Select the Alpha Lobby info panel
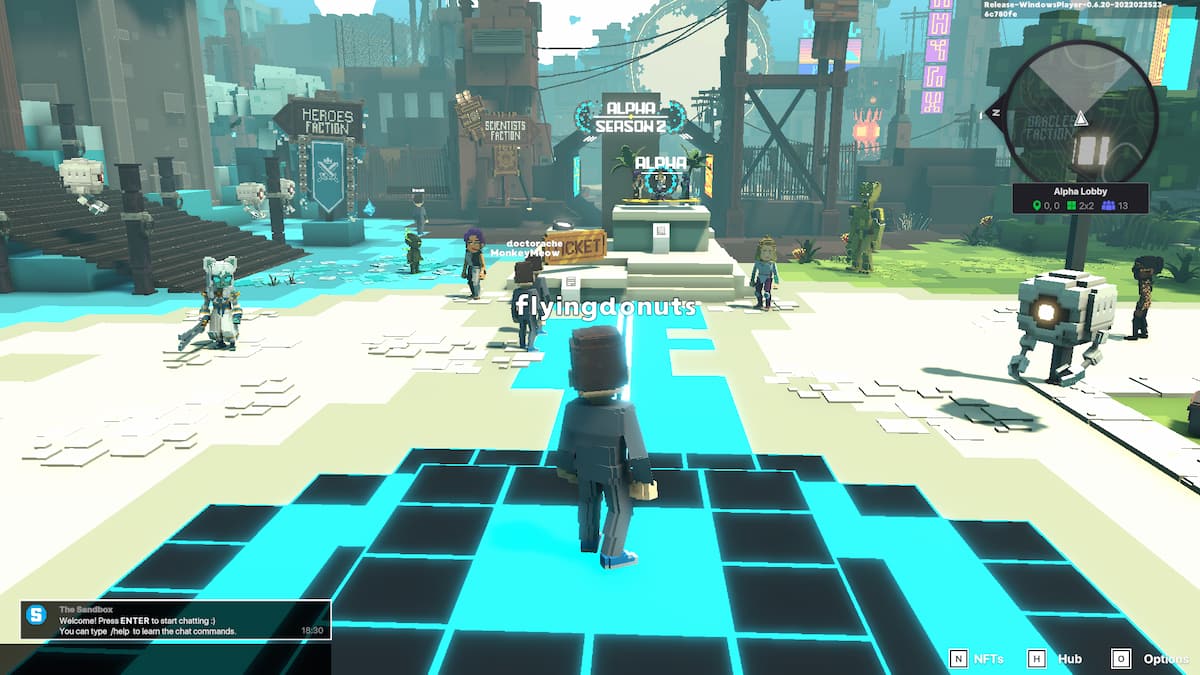The image size is (1200, 675). 1080,198
